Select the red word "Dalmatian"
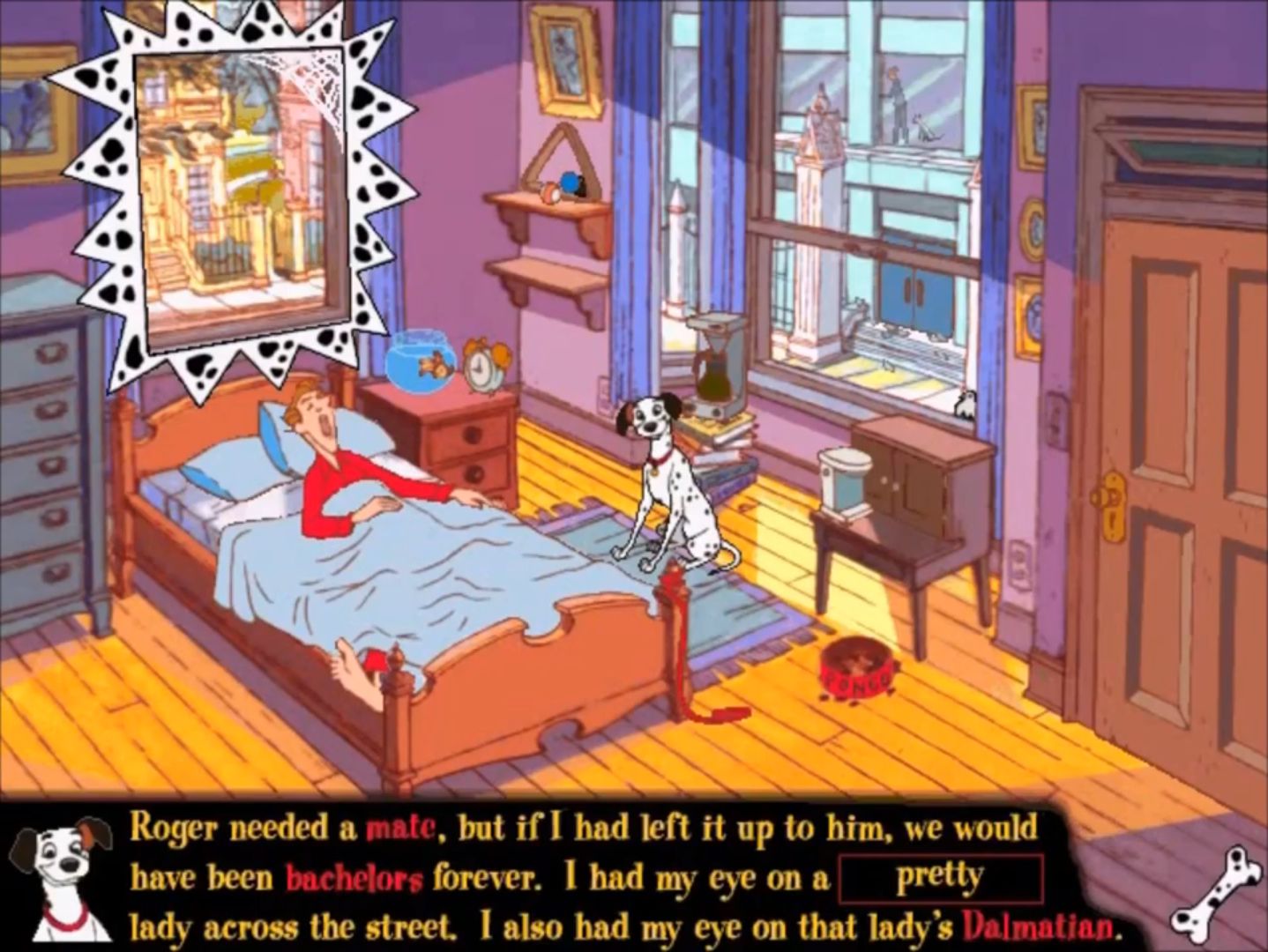 click(x=1035, y=926)
